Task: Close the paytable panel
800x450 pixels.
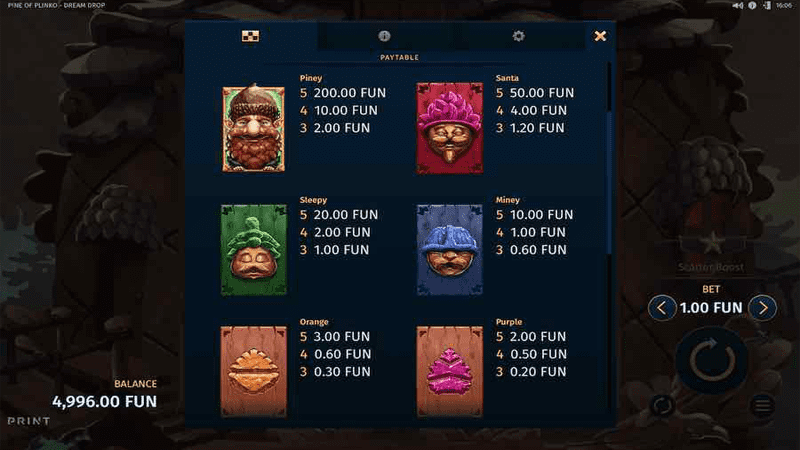Action: point(600,36)
